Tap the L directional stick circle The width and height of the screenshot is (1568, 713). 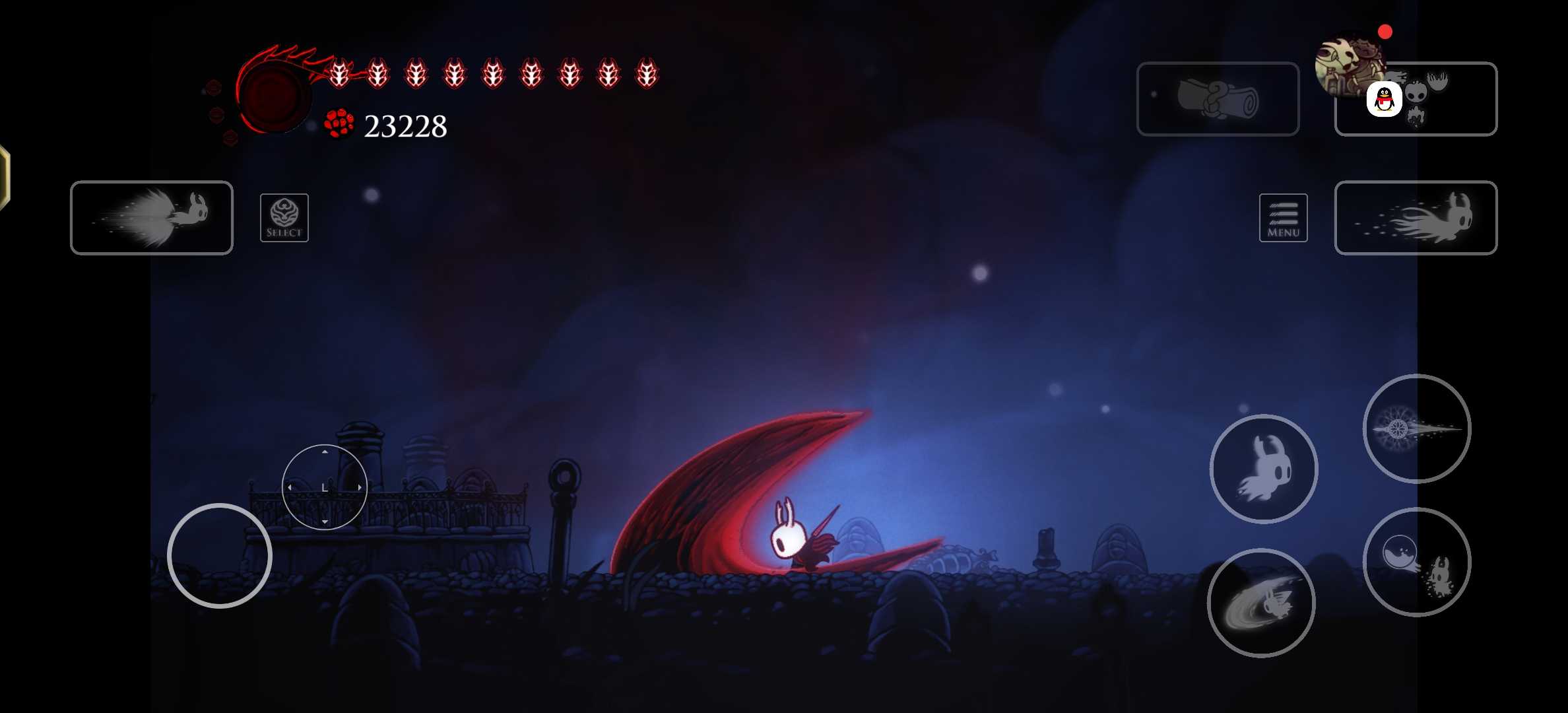pos(324,487)
